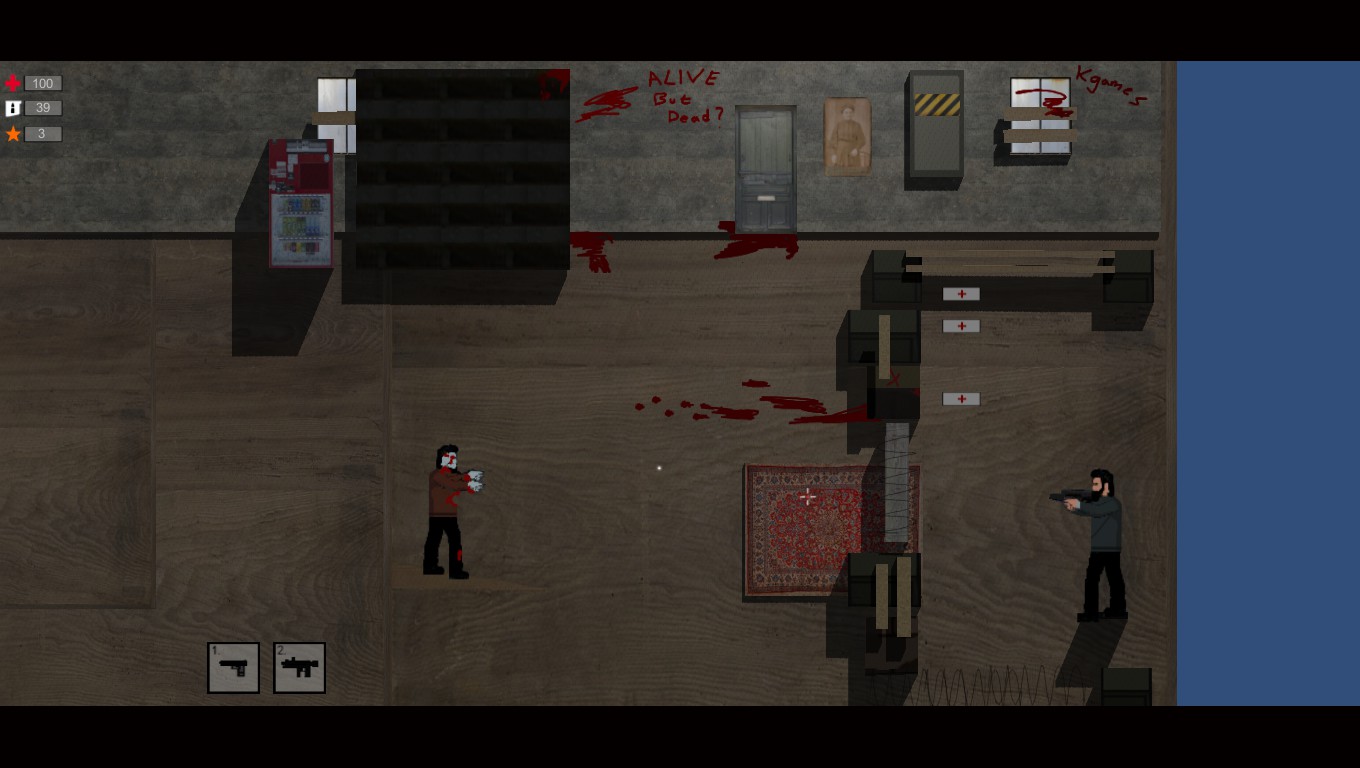
Task: Click the bullet ammo icon
Action: point(12,108)
